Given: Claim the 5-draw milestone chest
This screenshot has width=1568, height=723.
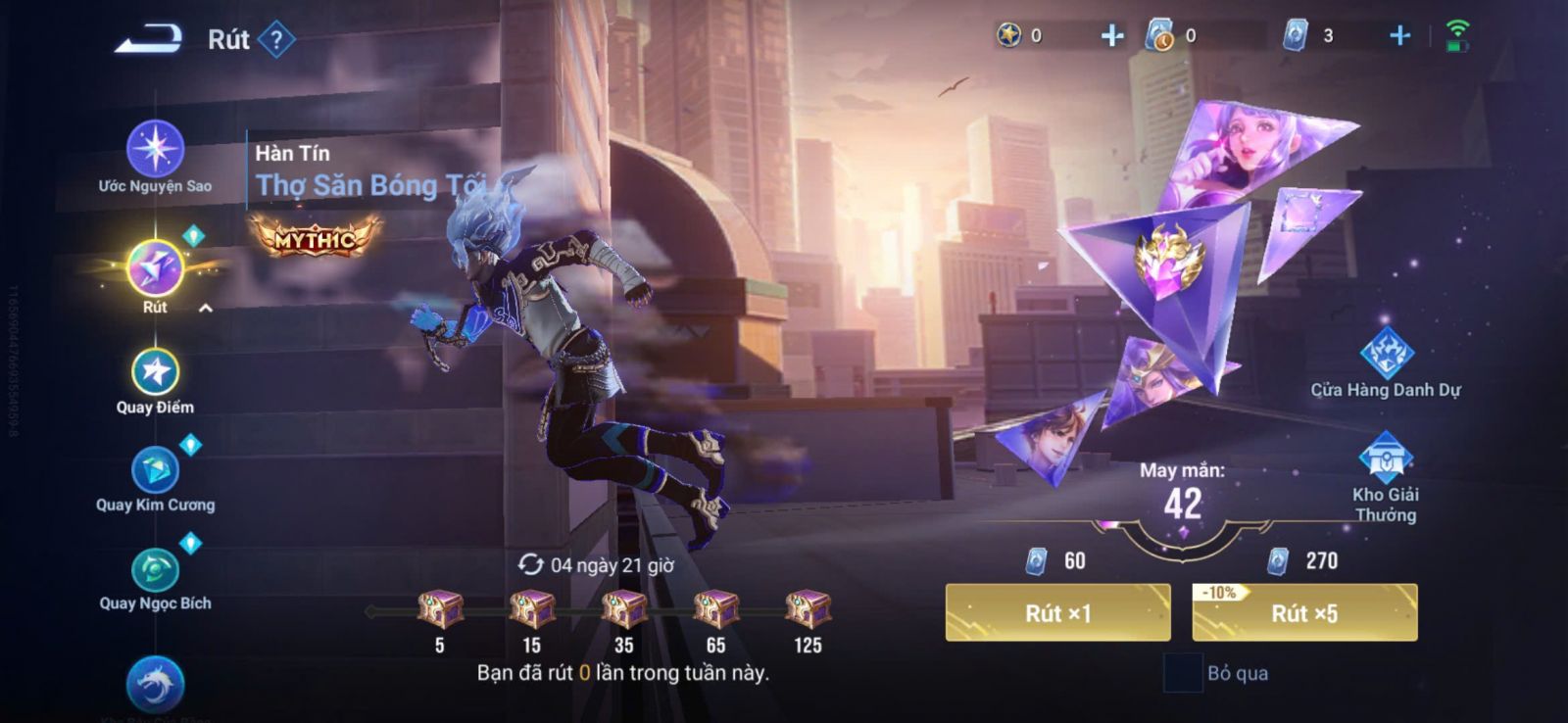Looking at the screenshot, I should (x=440, y=609).
